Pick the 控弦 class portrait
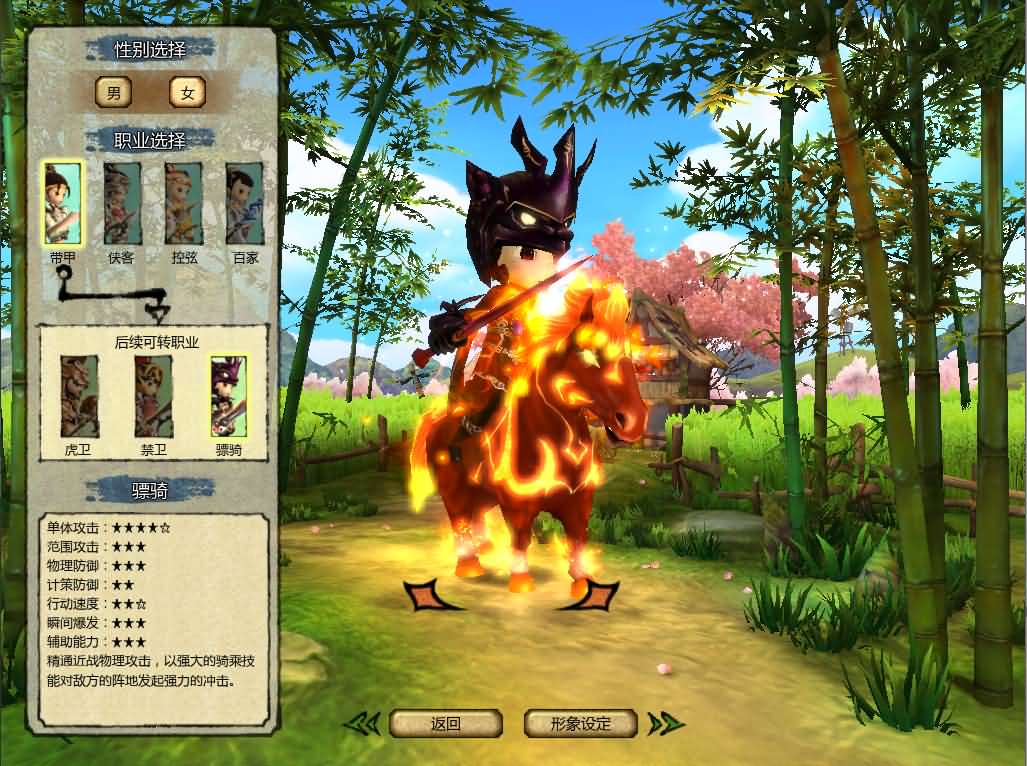The image size is (1027, 766). coord(183,204)
